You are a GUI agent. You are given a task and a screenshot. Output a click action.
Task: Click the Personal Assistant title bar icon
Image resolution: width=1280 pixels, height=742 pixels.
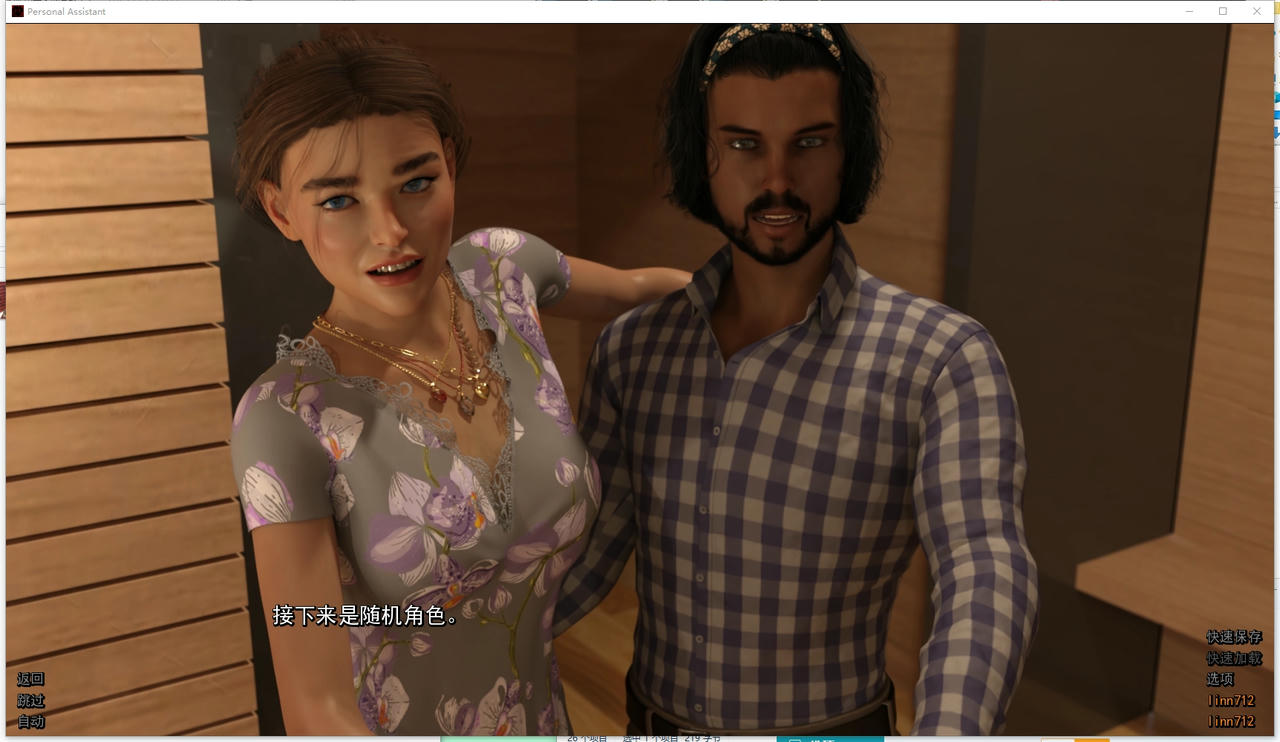(16, 11)
